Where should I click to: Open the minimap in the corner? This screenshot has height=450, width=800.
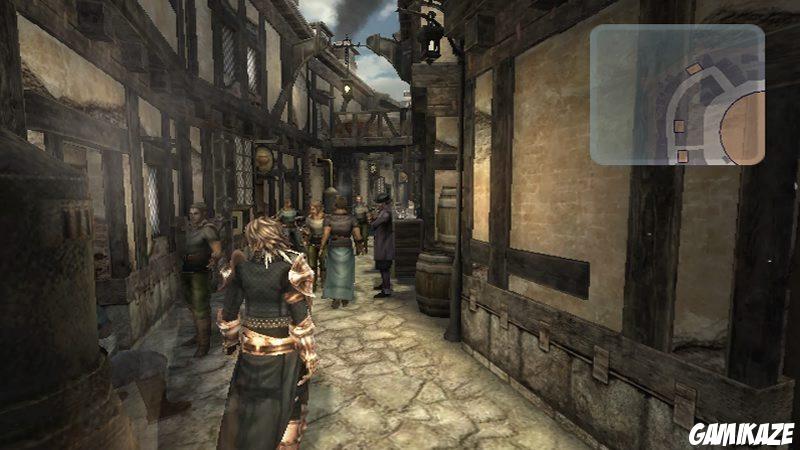coord(677,94)
